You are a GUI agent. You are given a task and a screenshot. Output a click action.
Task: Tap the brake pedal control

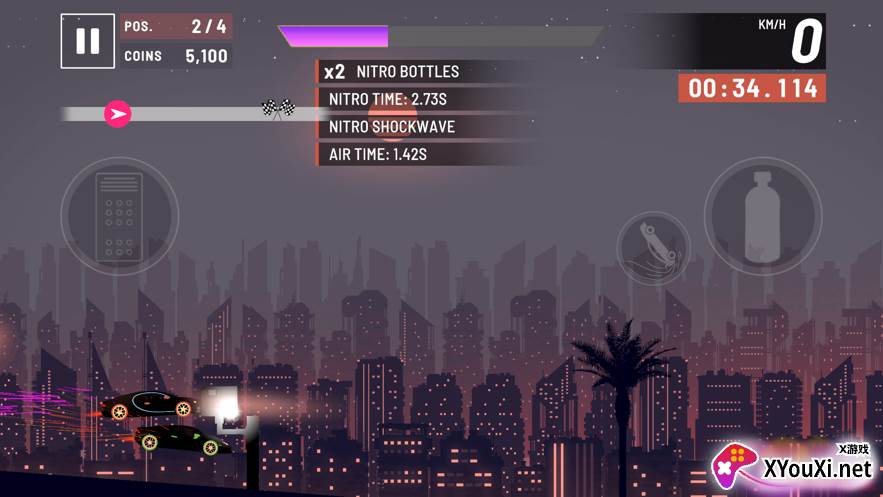(120, 214)
